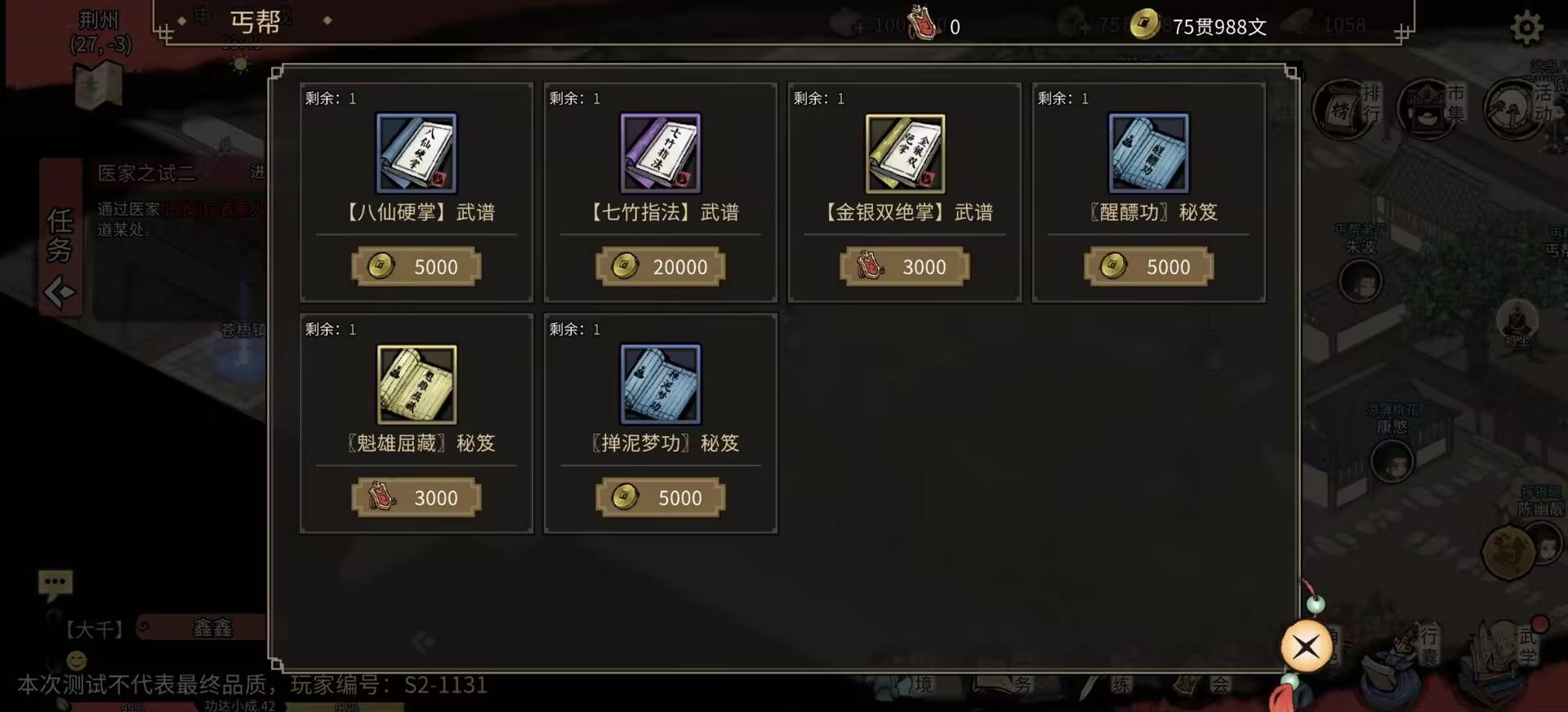The height and width of the screenshot is (712, 1568).
Task: Purchase 掸泥梦功 secret manual for 5000
Action: 661,497
